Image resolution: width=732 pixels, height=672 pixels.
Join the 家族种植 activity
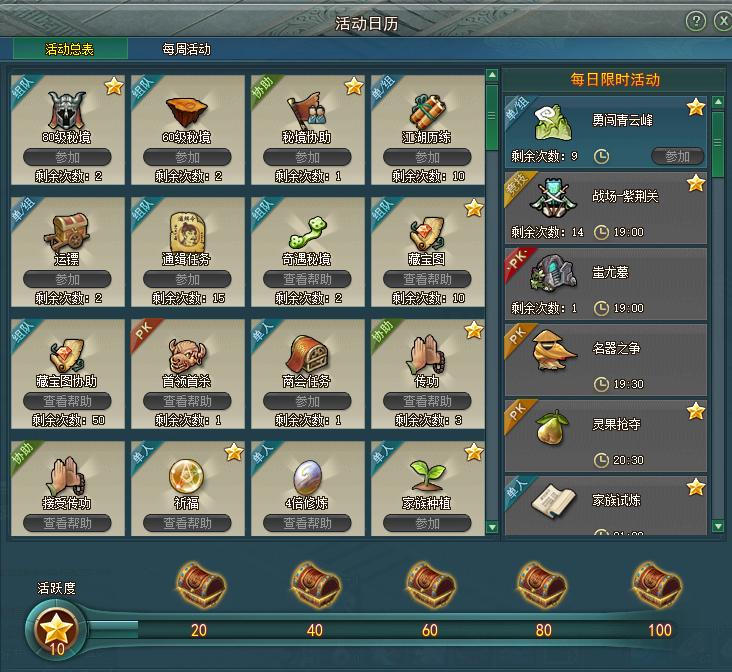[428, 523]
